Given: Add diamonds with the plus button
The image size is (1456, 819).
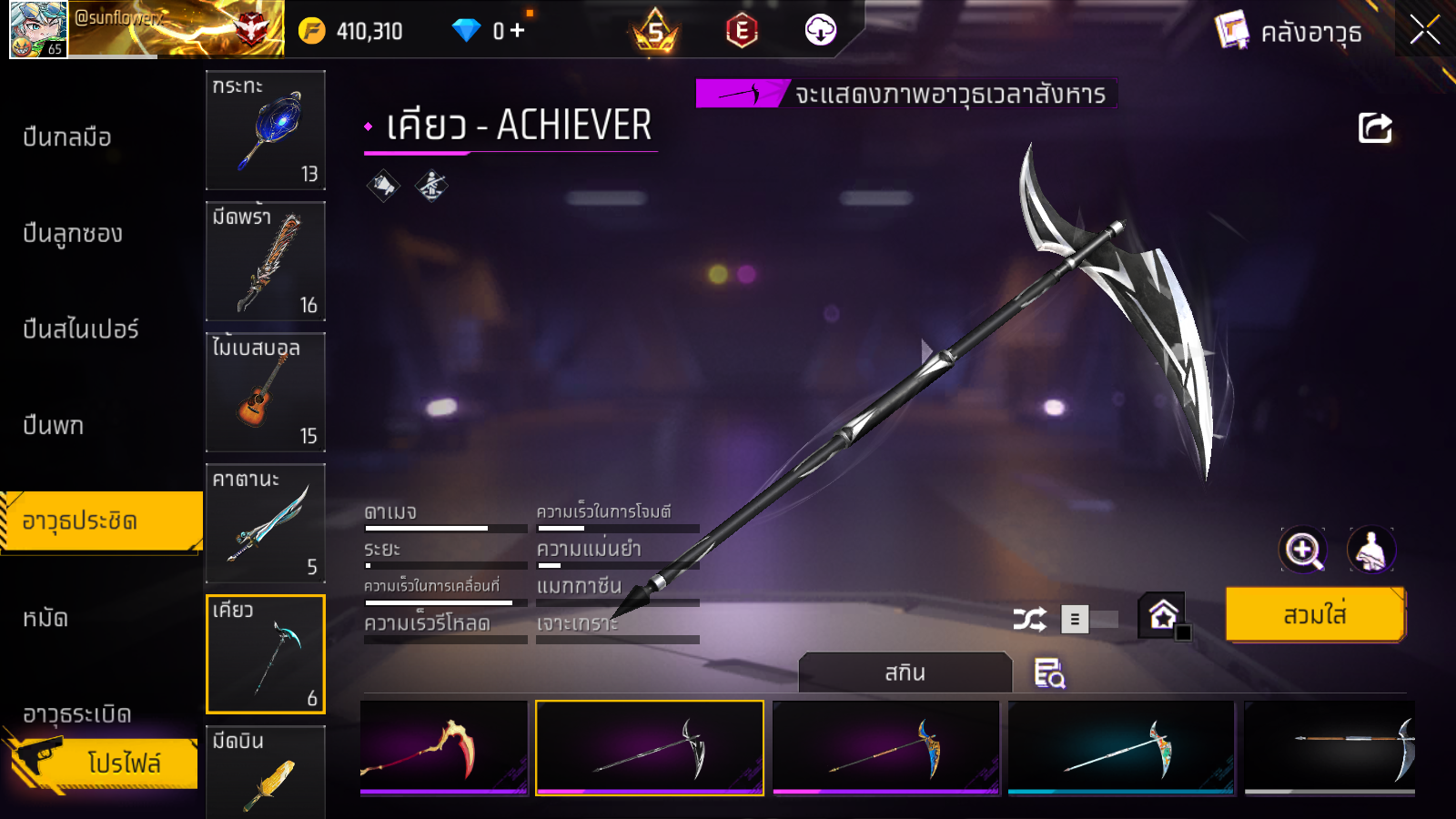Looking at the screenshot, I should pos(518,30).
